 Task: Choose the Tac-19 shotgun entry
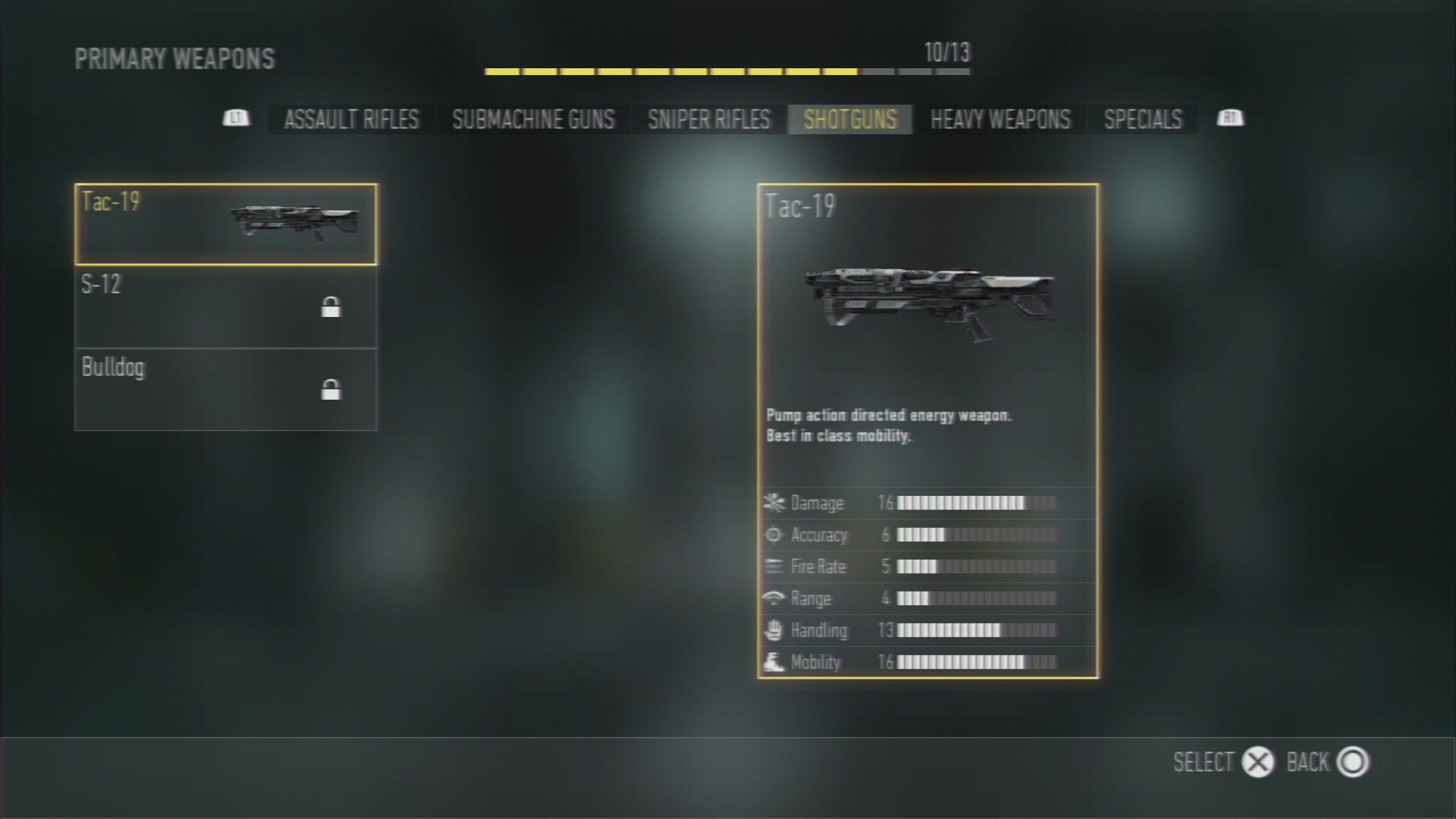pyautogui.click(x=225, y=224)
